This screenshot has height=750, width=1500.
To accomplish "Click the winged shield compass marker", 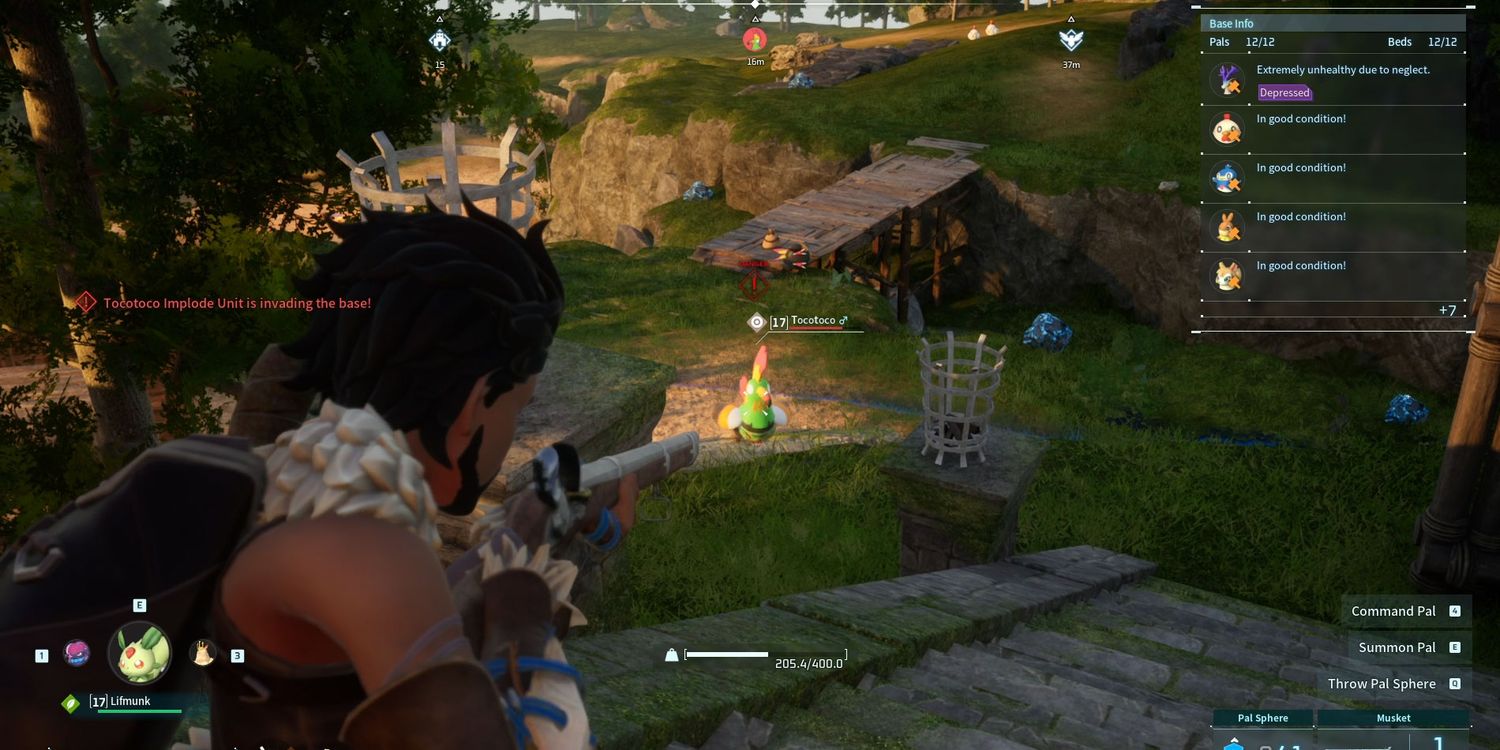I will coord(1071,40).
